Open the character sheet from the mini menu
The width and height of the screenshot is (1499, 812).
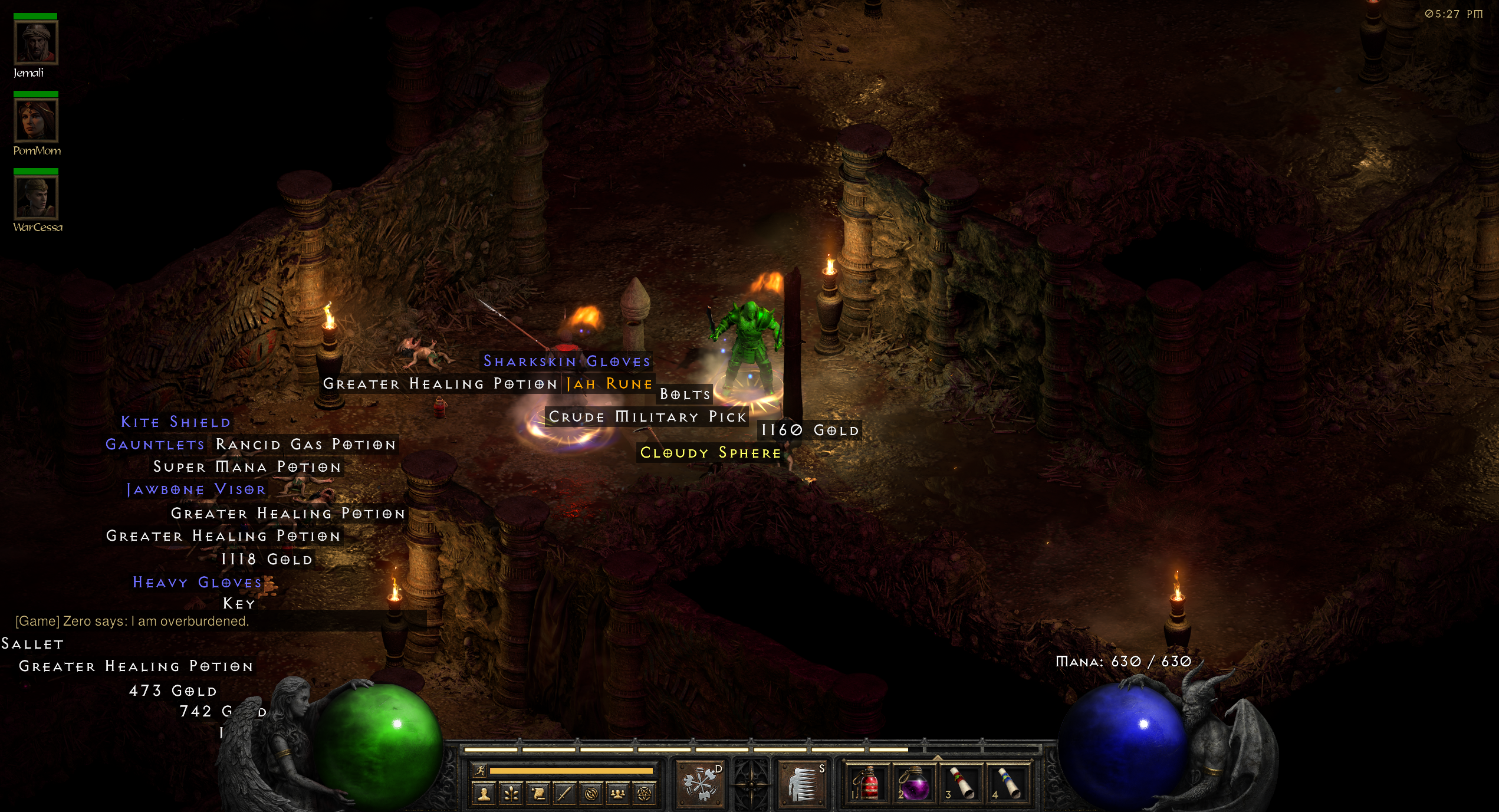pyautogui.click(x=484, y=794)
